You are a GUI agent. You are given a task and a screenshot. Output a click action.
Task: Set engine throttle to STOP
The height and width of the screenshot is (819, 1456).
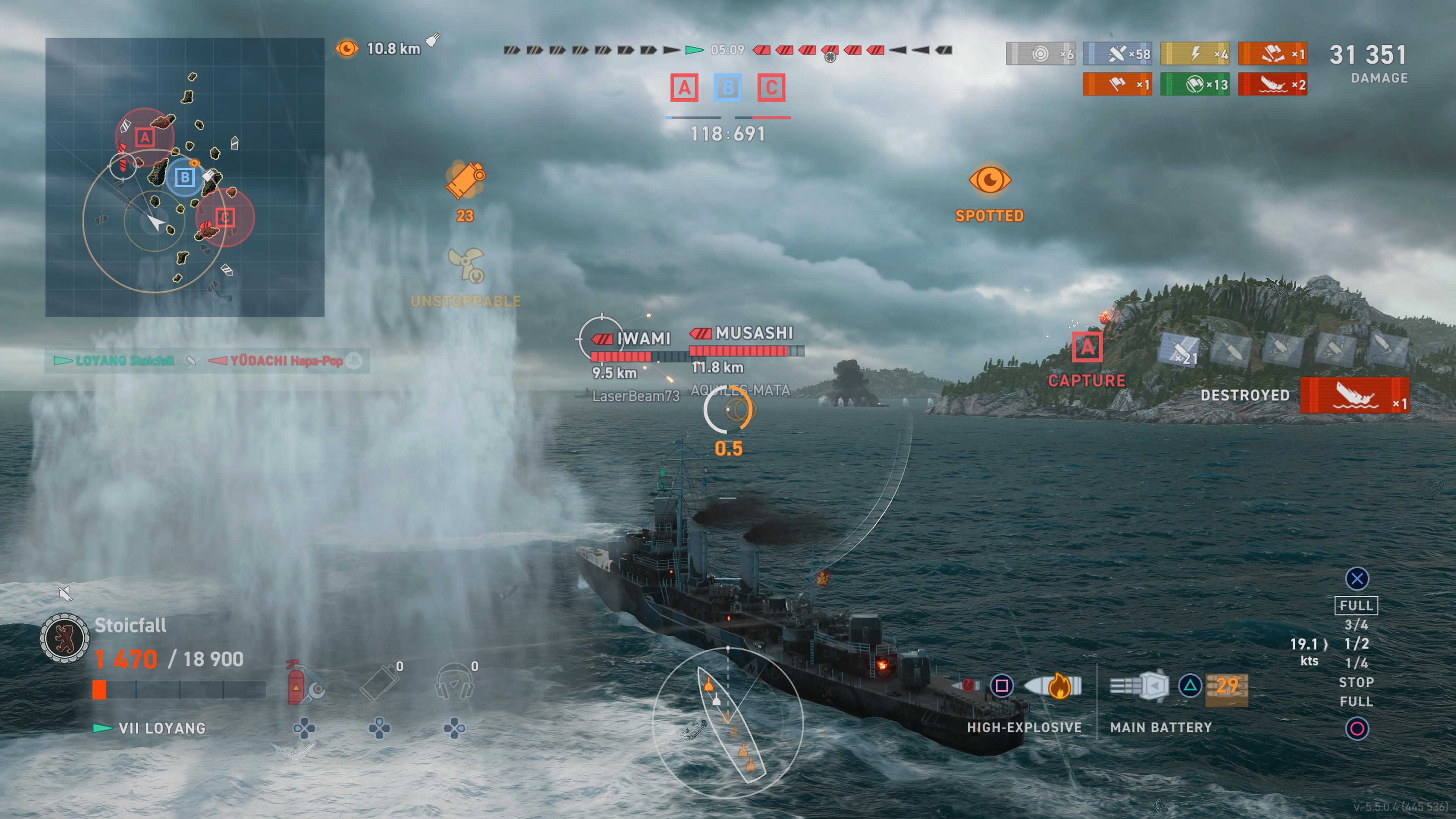click(x=1356, y=682)
